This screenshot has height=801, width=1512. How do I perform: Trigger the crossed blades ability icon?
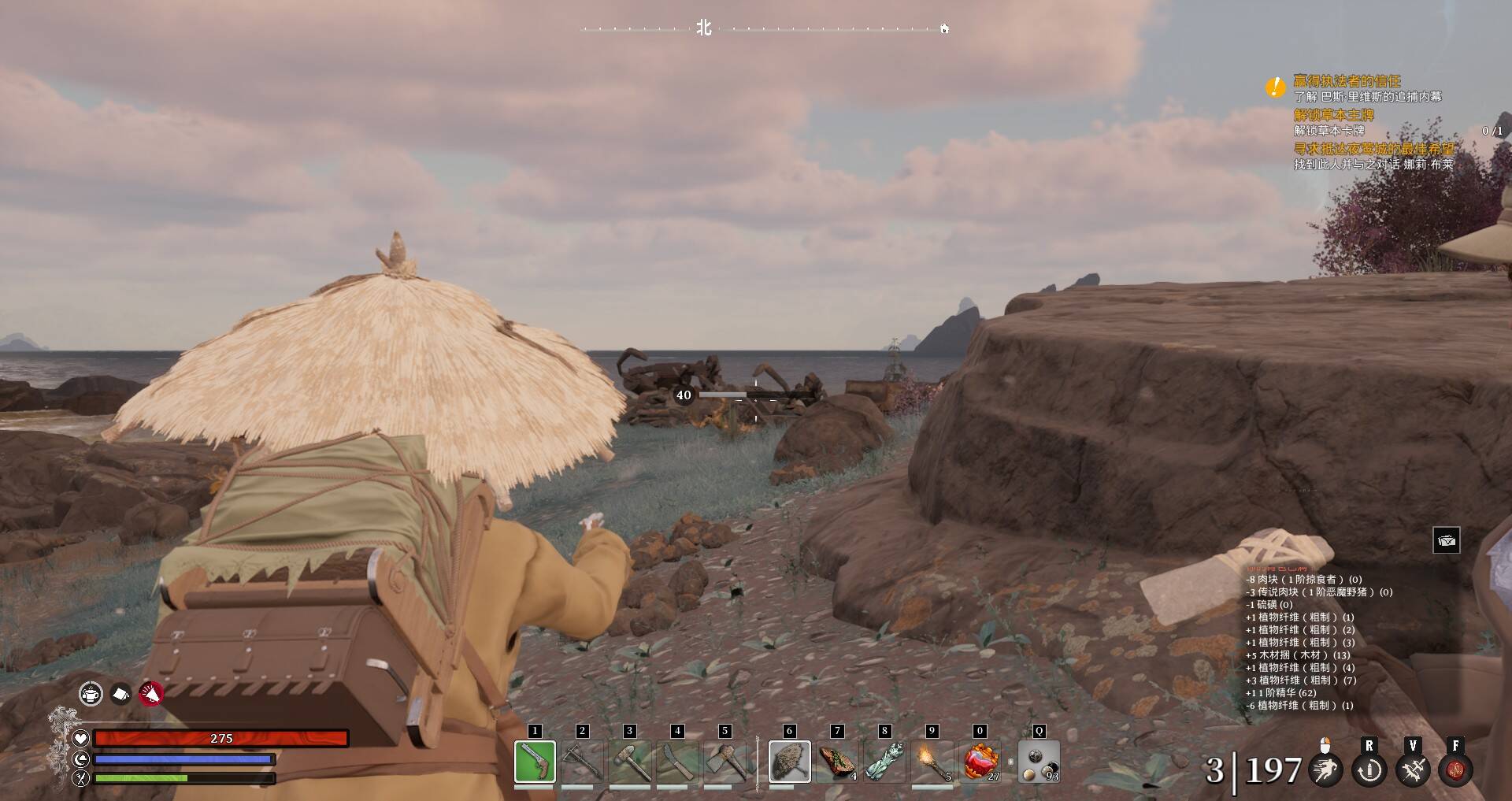pyautogui.click(x=1413, y=769)
